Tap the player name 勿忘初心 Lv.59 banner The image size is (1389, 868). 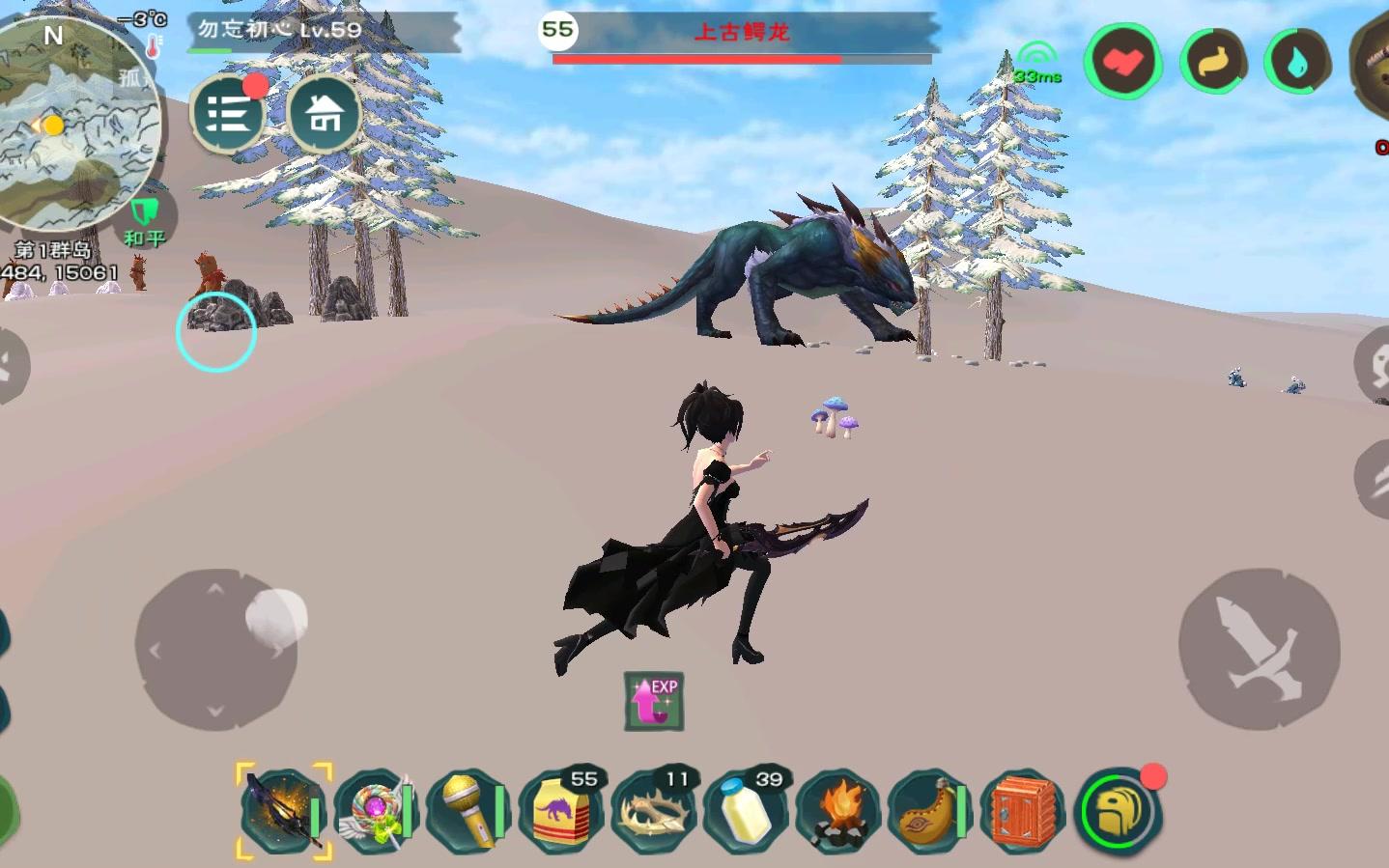[x=280, y=30]
